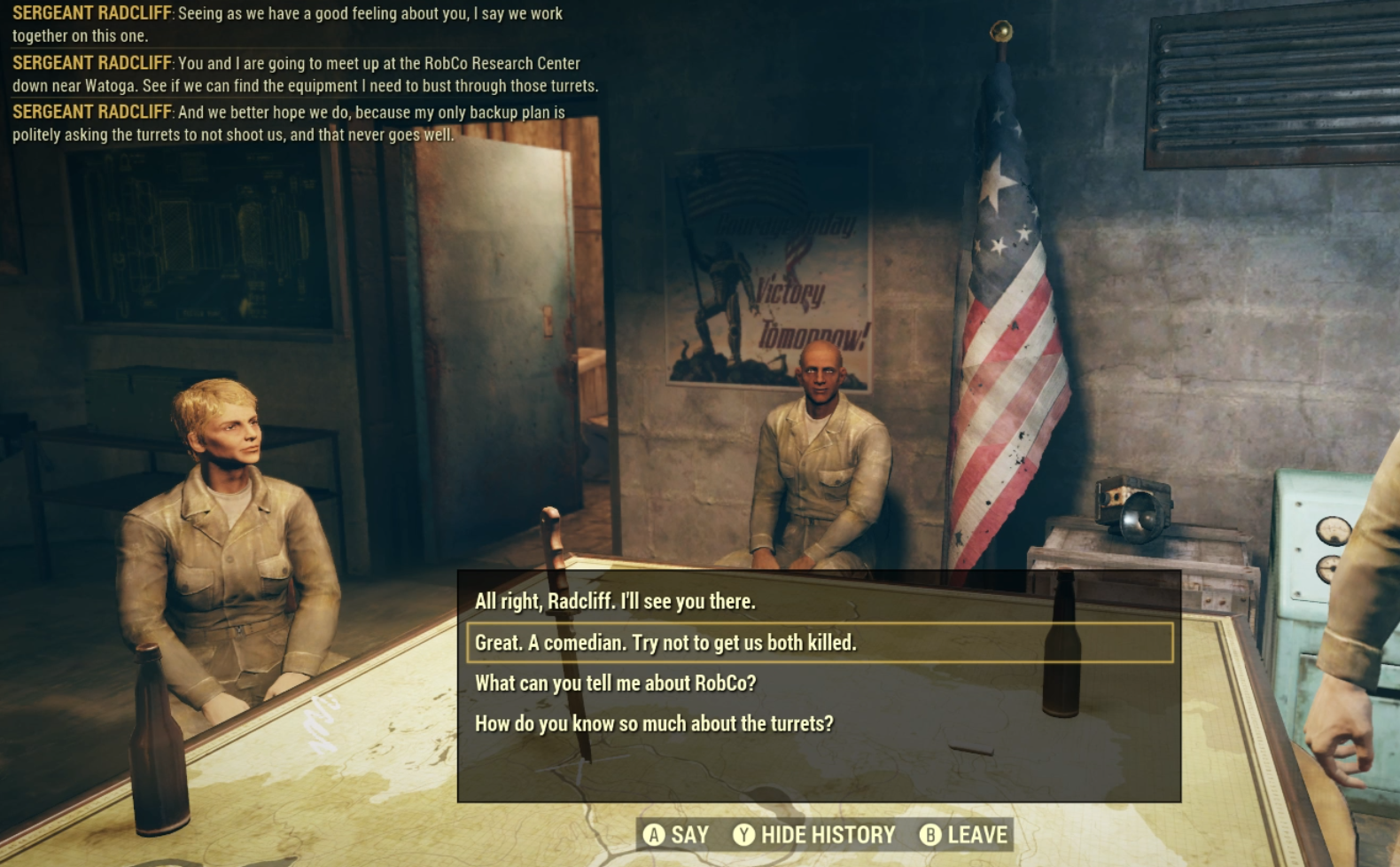Click SAY to confirm the highlighted response
1400x867 pixels.
coord(689,834)
